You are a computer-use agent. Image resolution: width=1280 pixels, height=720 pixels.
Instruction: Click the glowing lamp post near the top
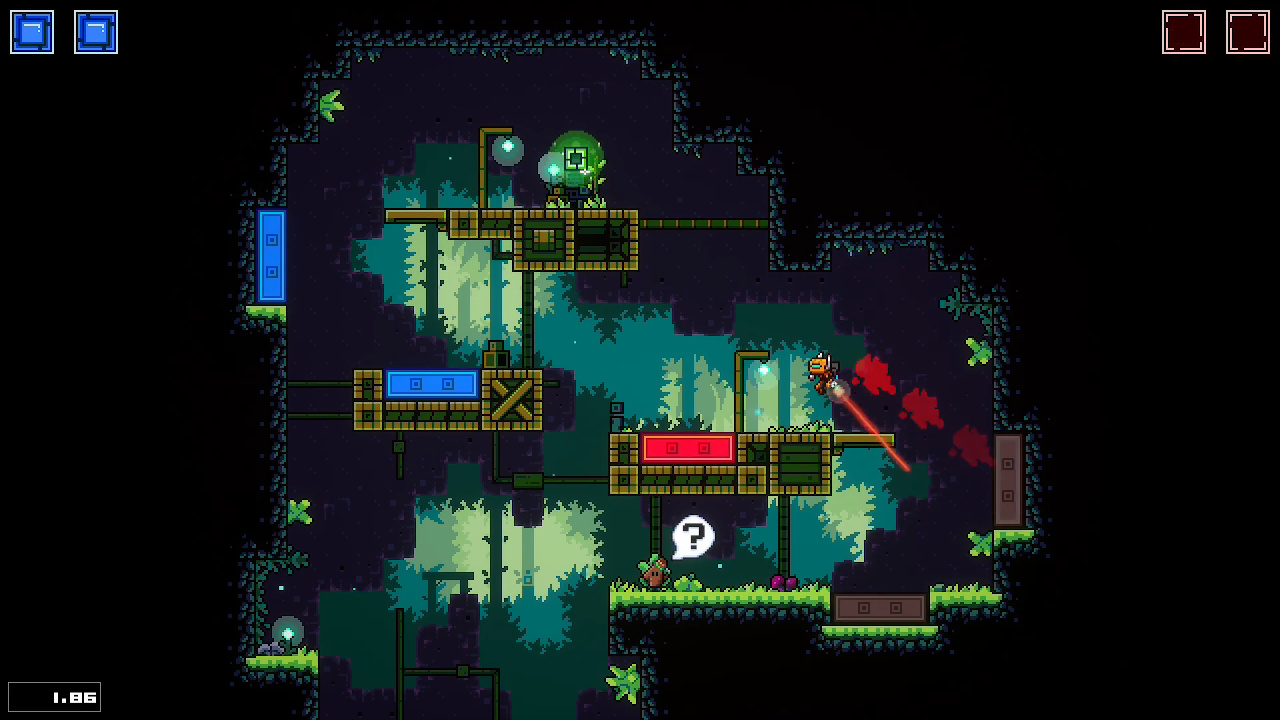pos(506,148)
